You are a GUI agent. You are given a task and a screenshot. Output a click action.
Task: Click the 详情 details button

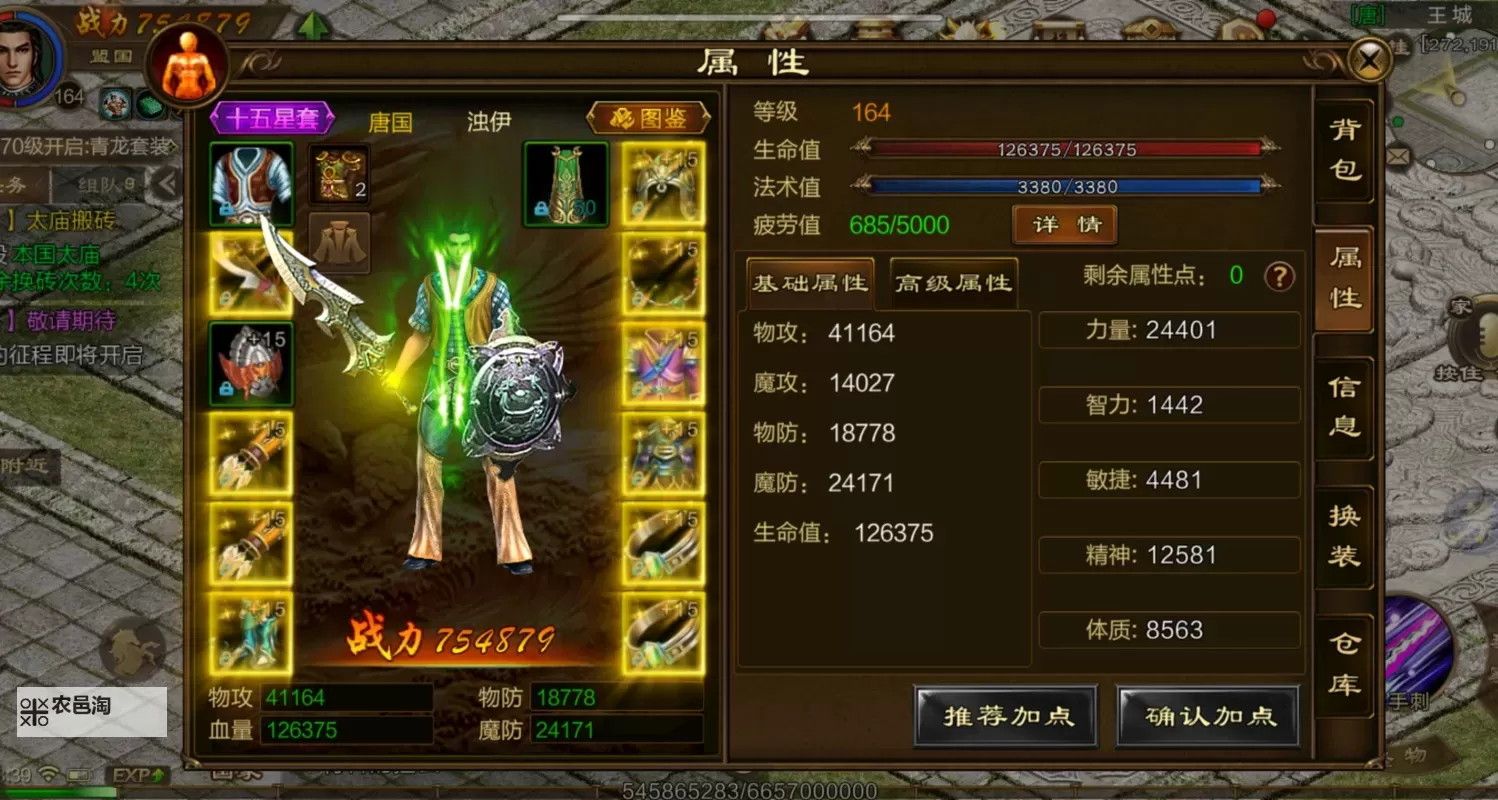pos(1063,225)
